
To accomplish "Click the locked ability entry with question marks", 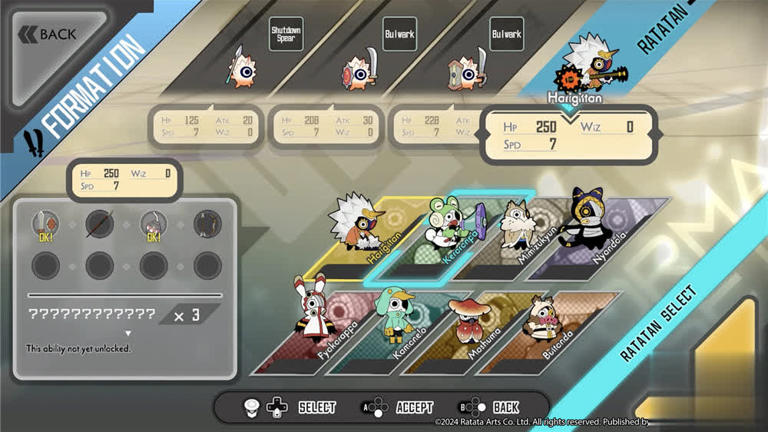I will point(92,313).
